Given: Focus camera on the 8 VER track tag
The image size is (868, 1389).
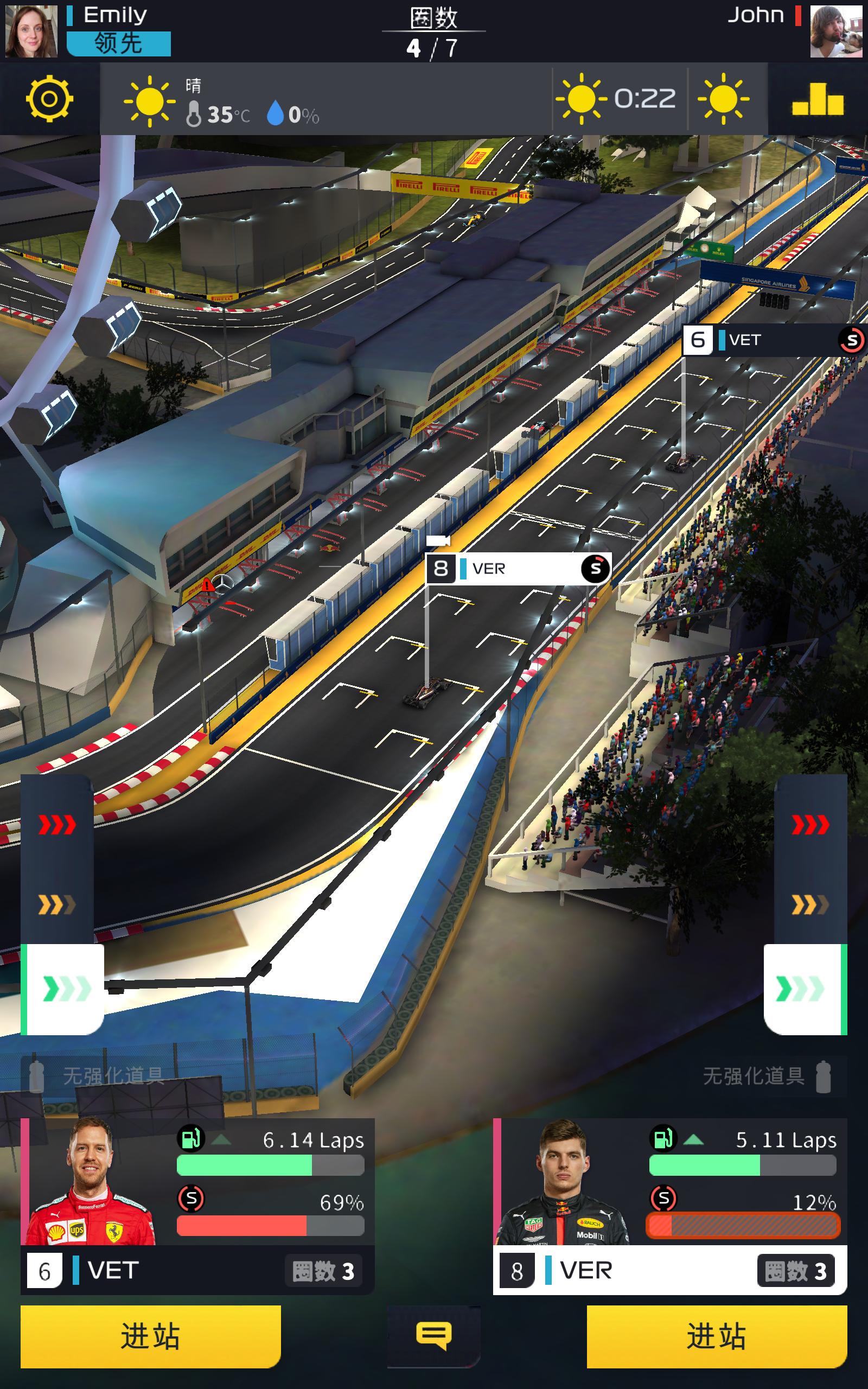Looking at the screenshot, I should click(x=518, y=569).
